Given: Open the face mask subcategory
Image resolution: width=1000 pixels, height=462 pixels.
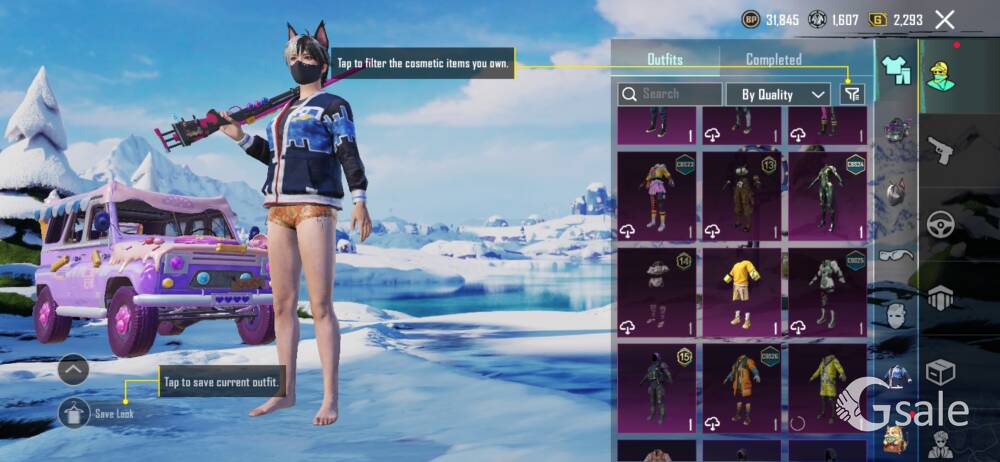Looking at the screenshot, I should [x=896, y=316].
